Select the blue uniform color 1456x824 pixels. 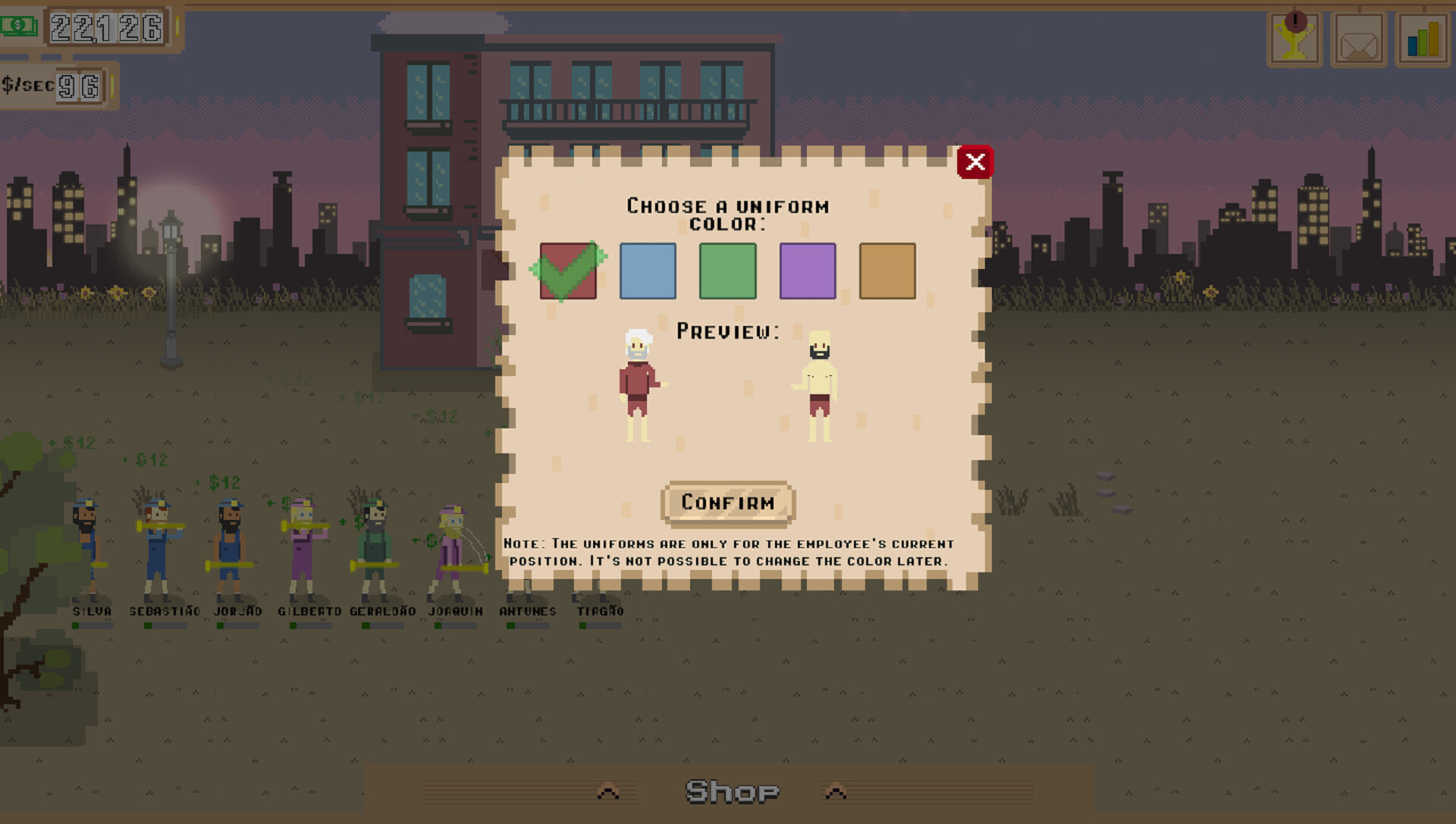[648, 271]
